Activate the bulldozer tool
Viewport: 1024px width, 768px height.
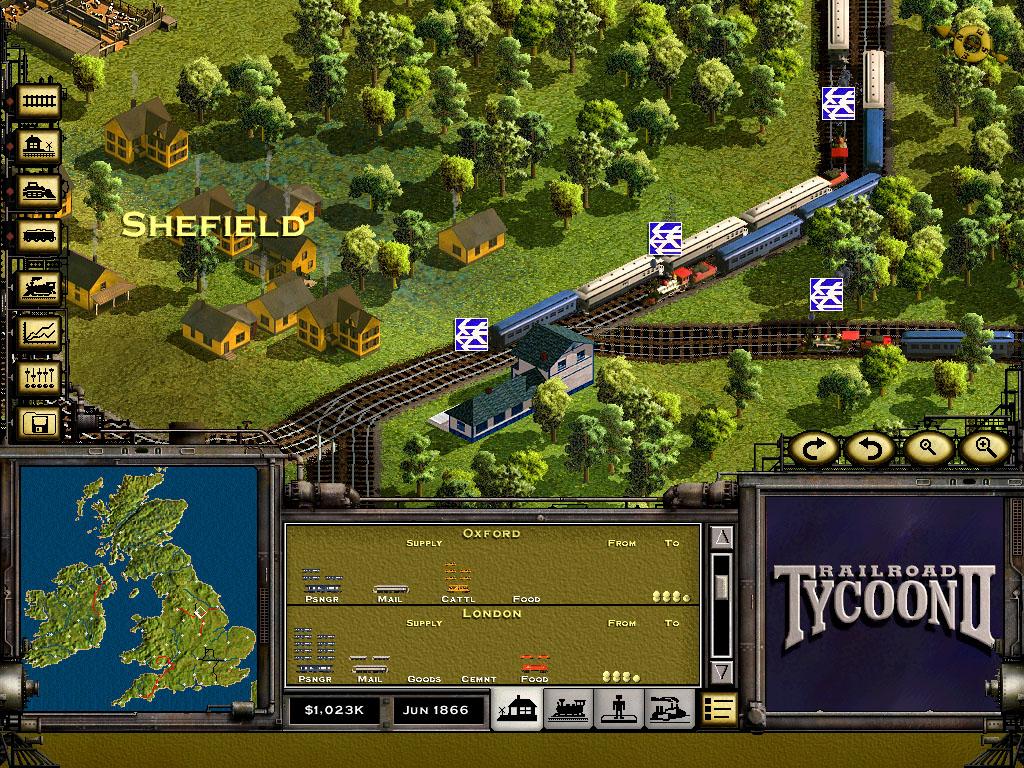click(40, 193)
